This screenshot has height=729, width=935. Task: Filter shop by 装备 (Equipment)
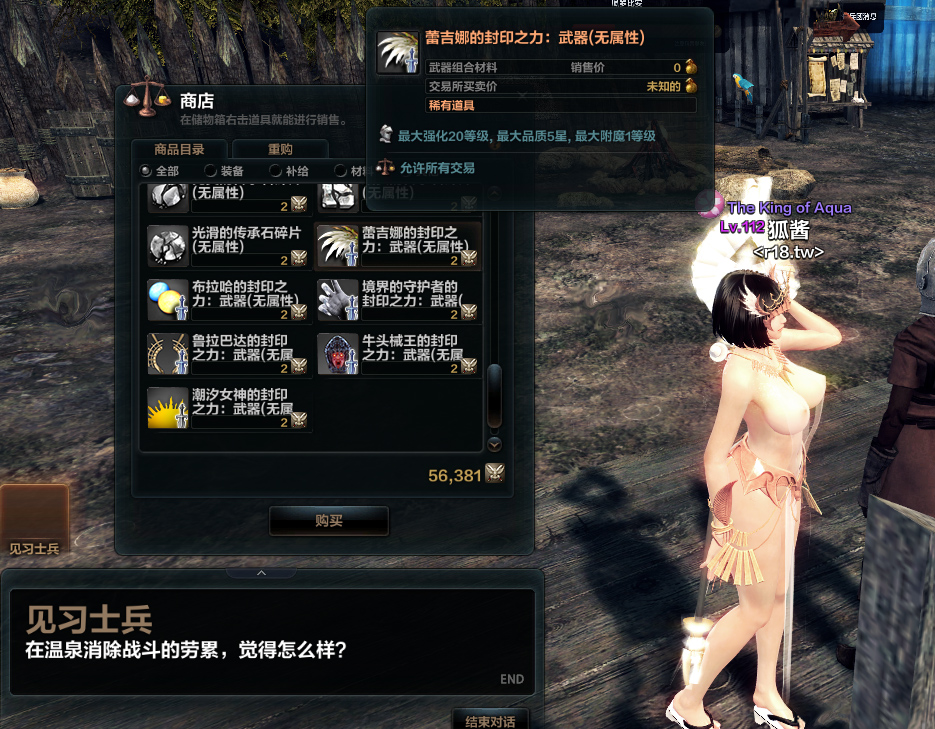click(x=211, y=171)
